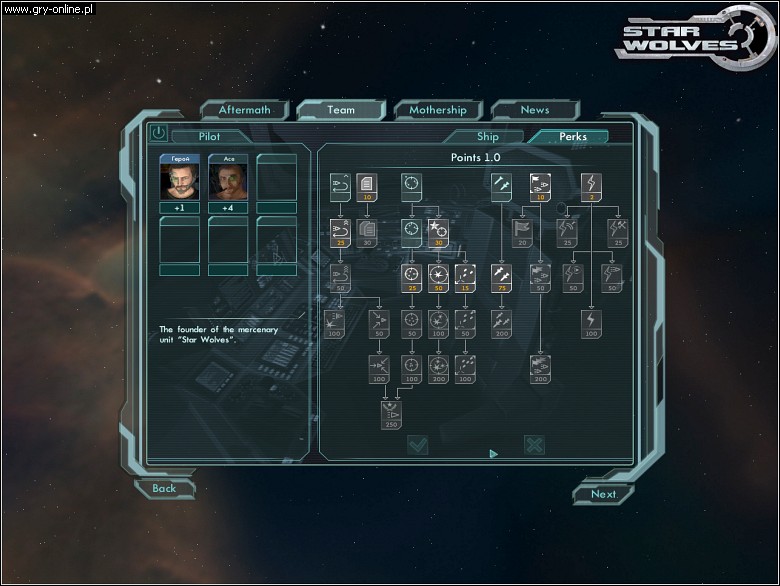The width and height of the screenshot is (780, 586).
Task: Click the power button icon beside Pilot
Action: (x=158, y=133)
